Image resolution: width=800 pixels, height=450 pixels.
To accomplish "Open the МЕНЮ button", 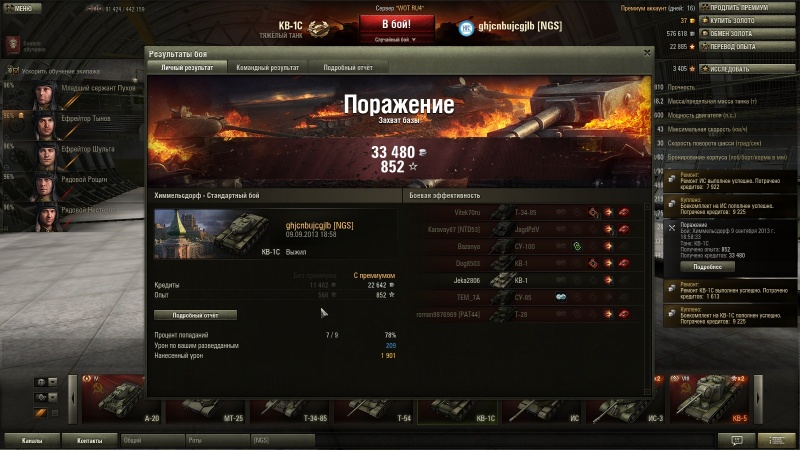I will 22,7.
